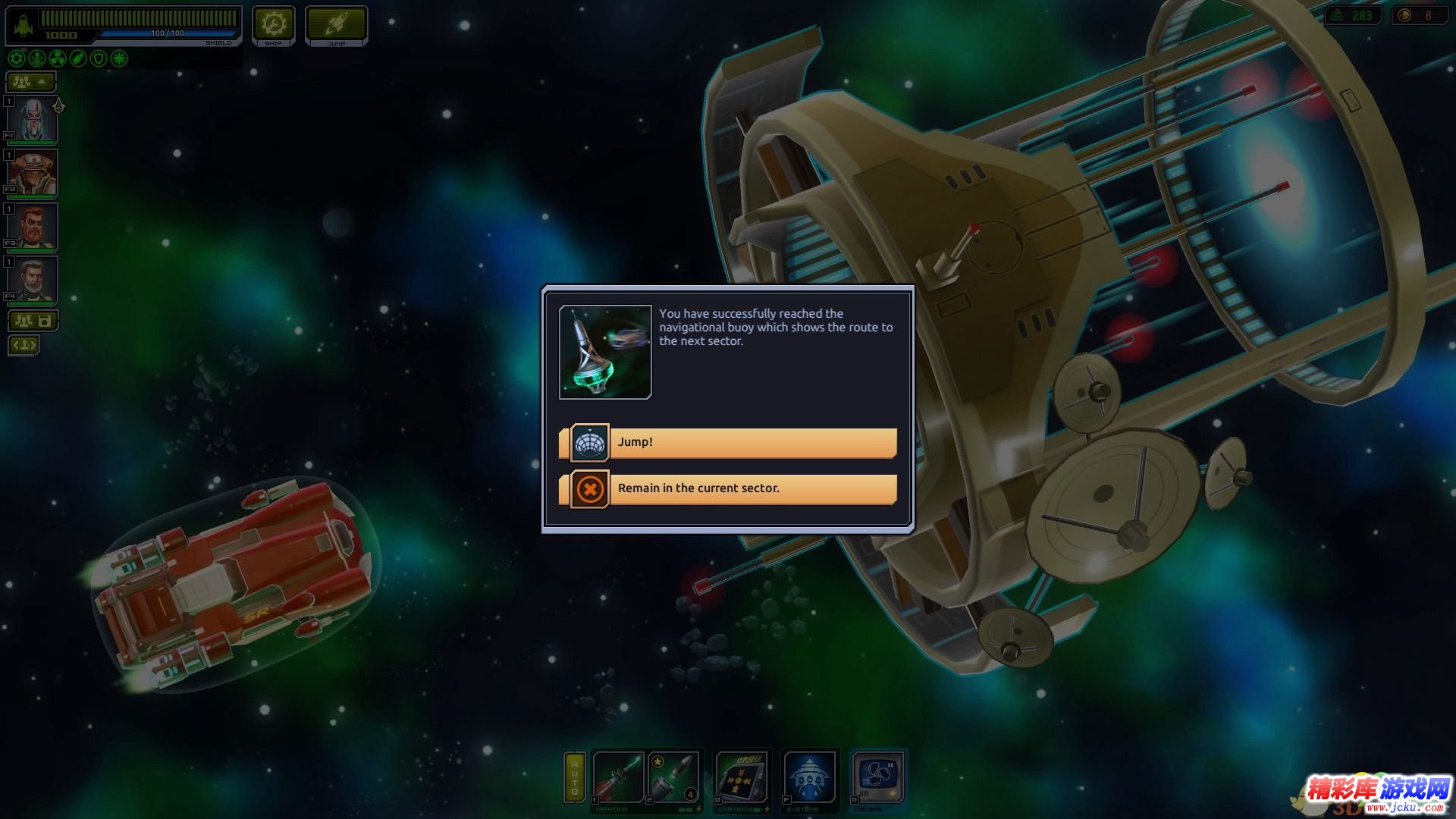Viewport: 1456px width, 819px height.
Task: Select the grey-bearded crew member
Action: 33,280
